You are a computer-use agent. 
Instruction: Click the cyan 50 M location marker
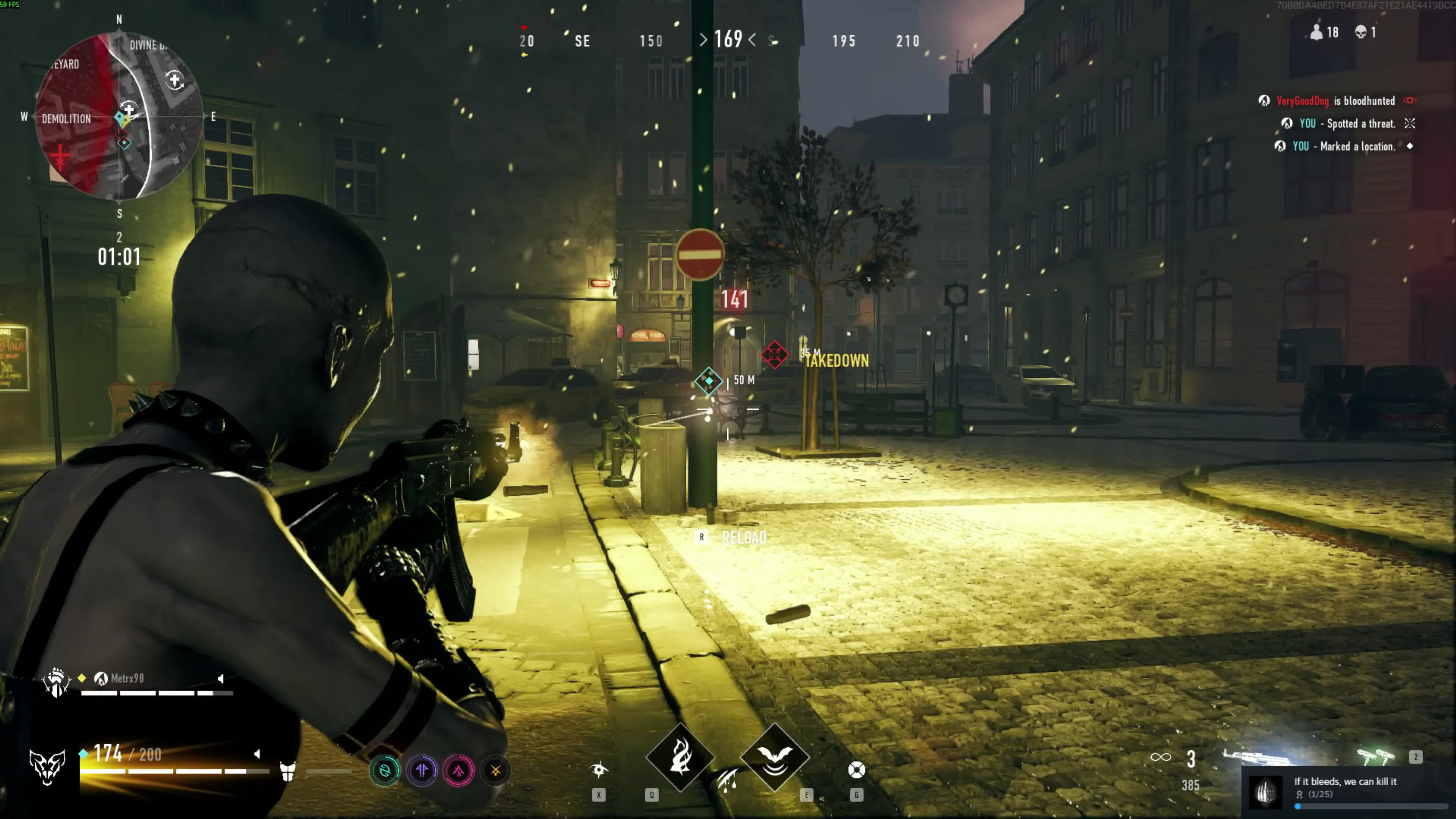point(709,381)
